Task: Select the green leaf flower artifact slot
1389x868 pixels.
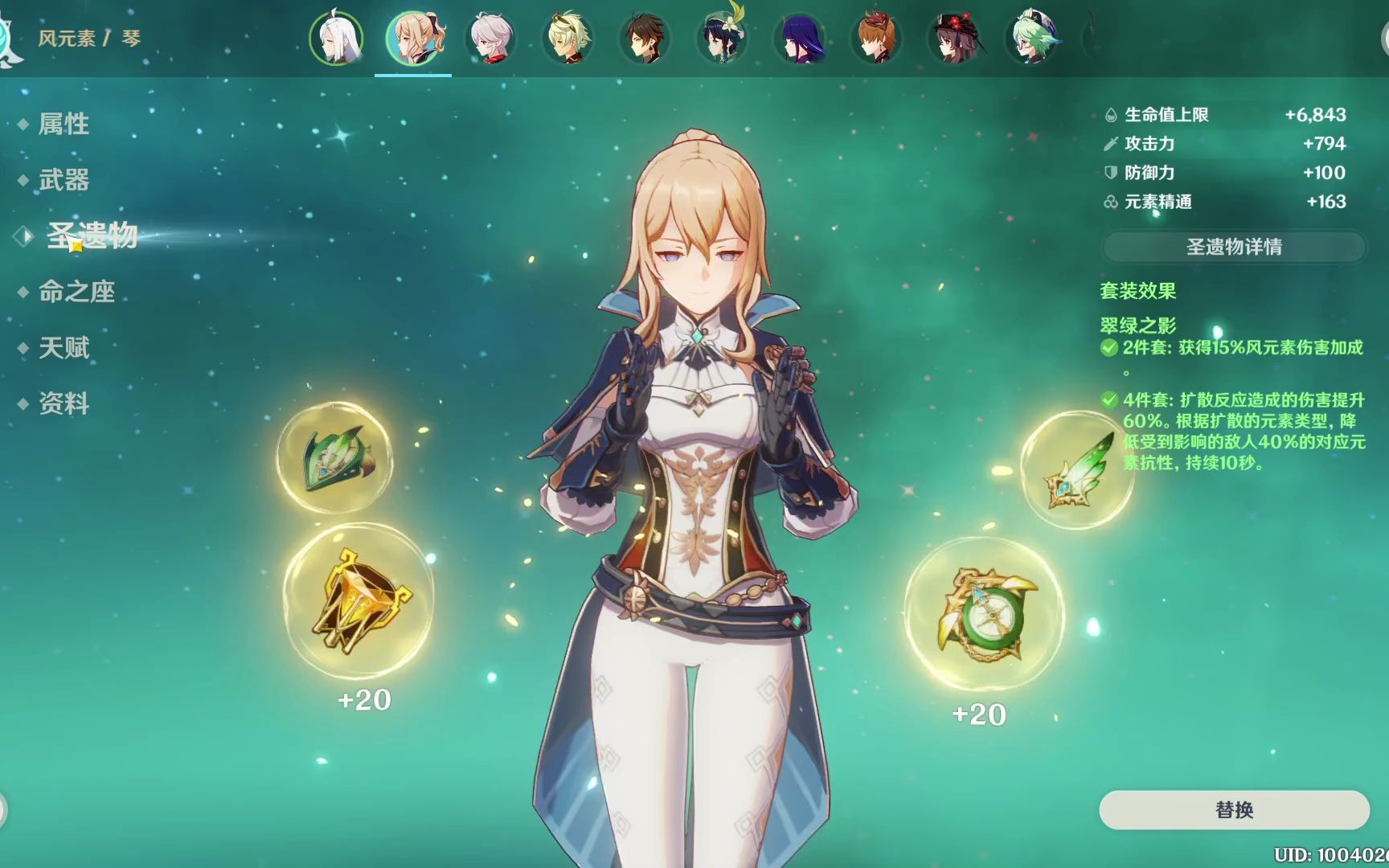Action: tap(335, 458)
